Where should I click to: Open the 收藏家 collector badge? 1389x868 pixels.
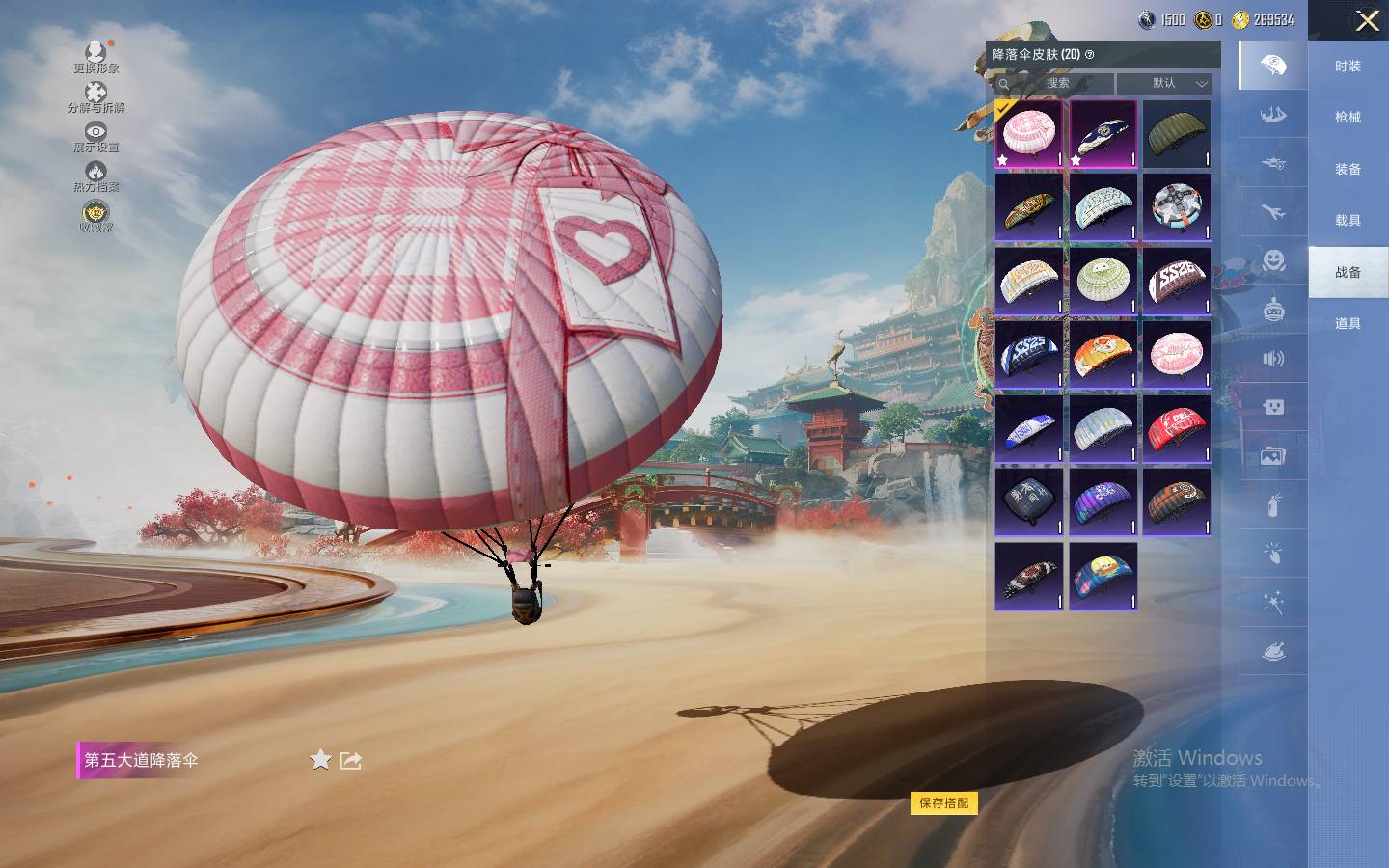tap(95, 216)
